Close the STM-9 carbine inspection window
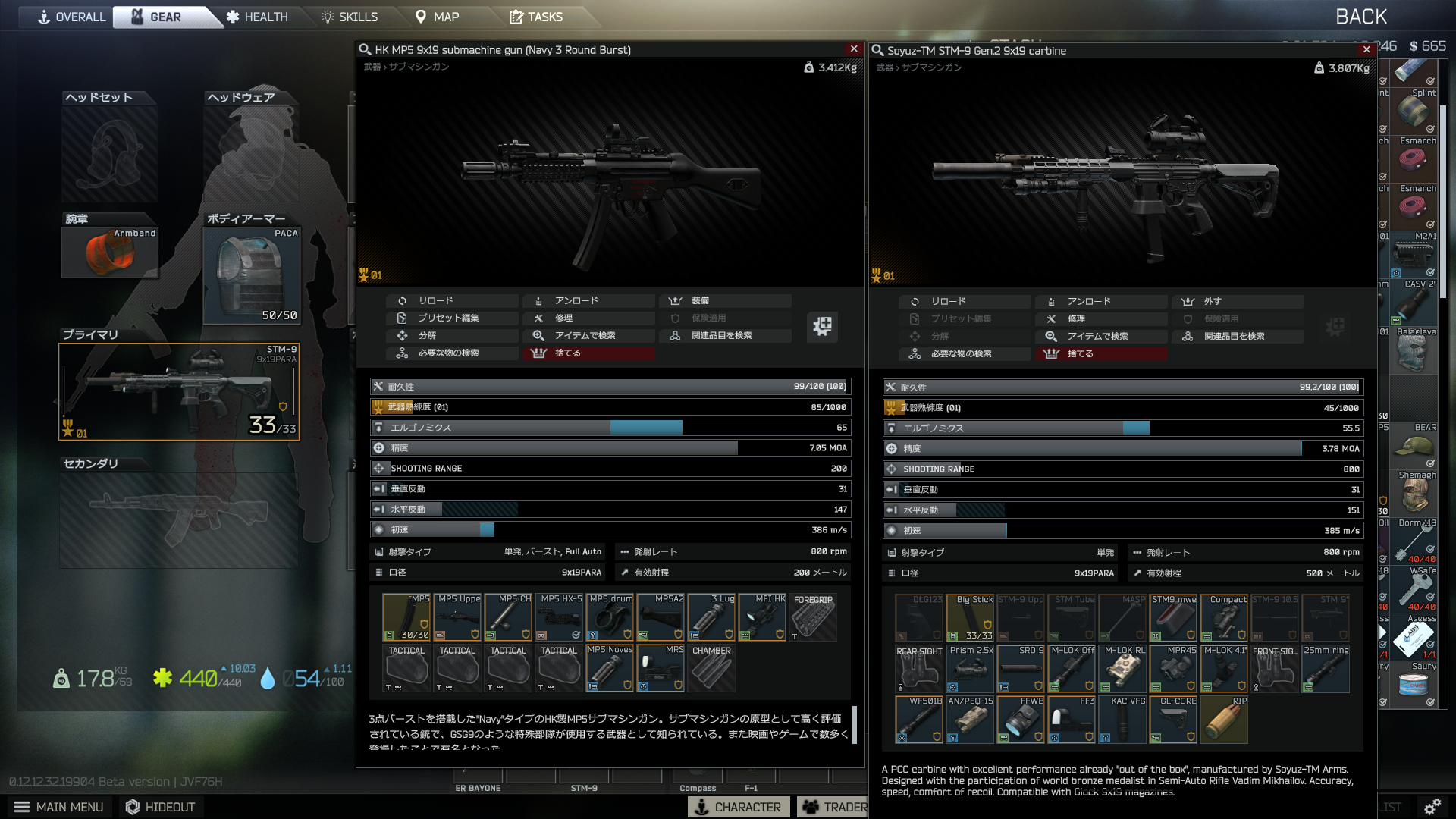The image size is (1456, 819). (x=1367, y=50)
